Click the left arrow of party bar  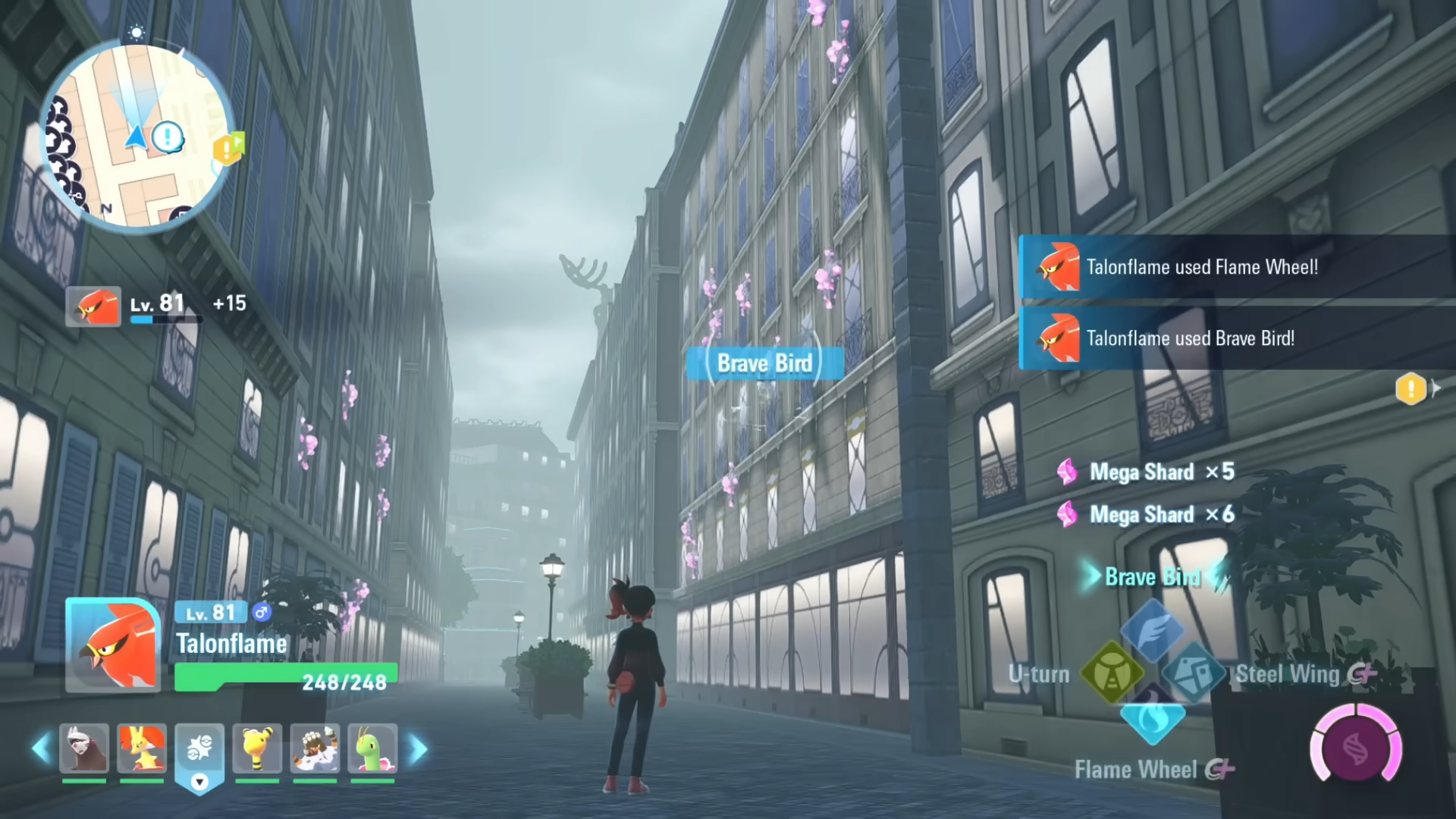tap(41, 749)
